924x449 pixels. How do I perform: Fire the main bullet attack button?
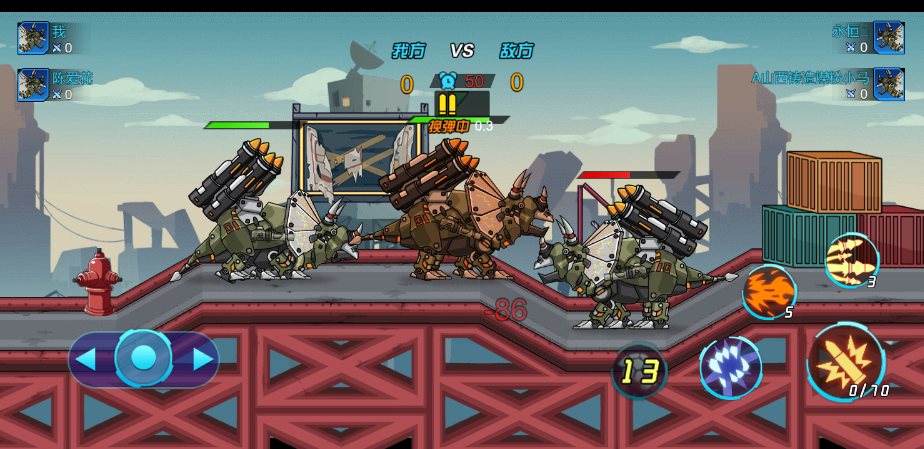845,362
